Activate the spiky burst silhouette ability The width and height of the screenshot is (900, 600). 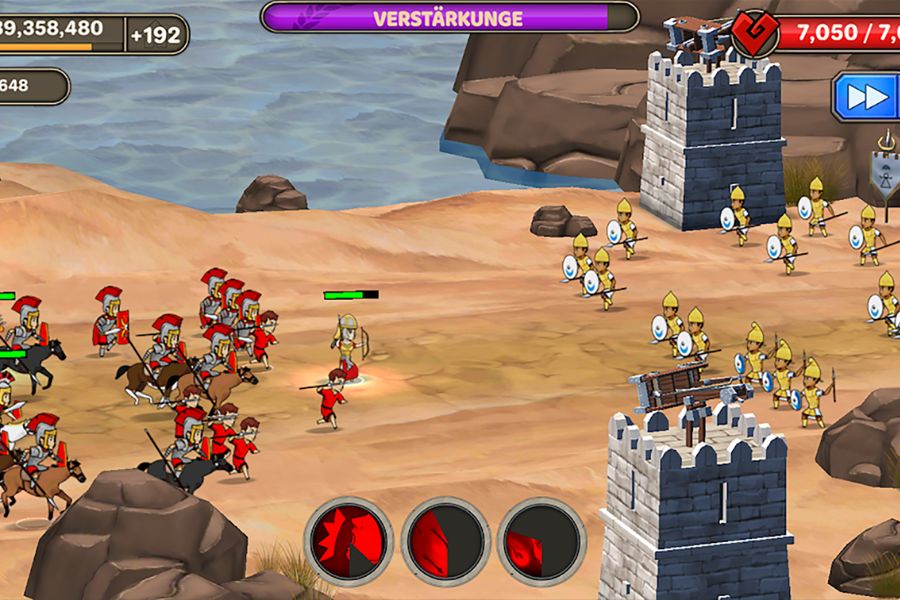click(348, 541)
